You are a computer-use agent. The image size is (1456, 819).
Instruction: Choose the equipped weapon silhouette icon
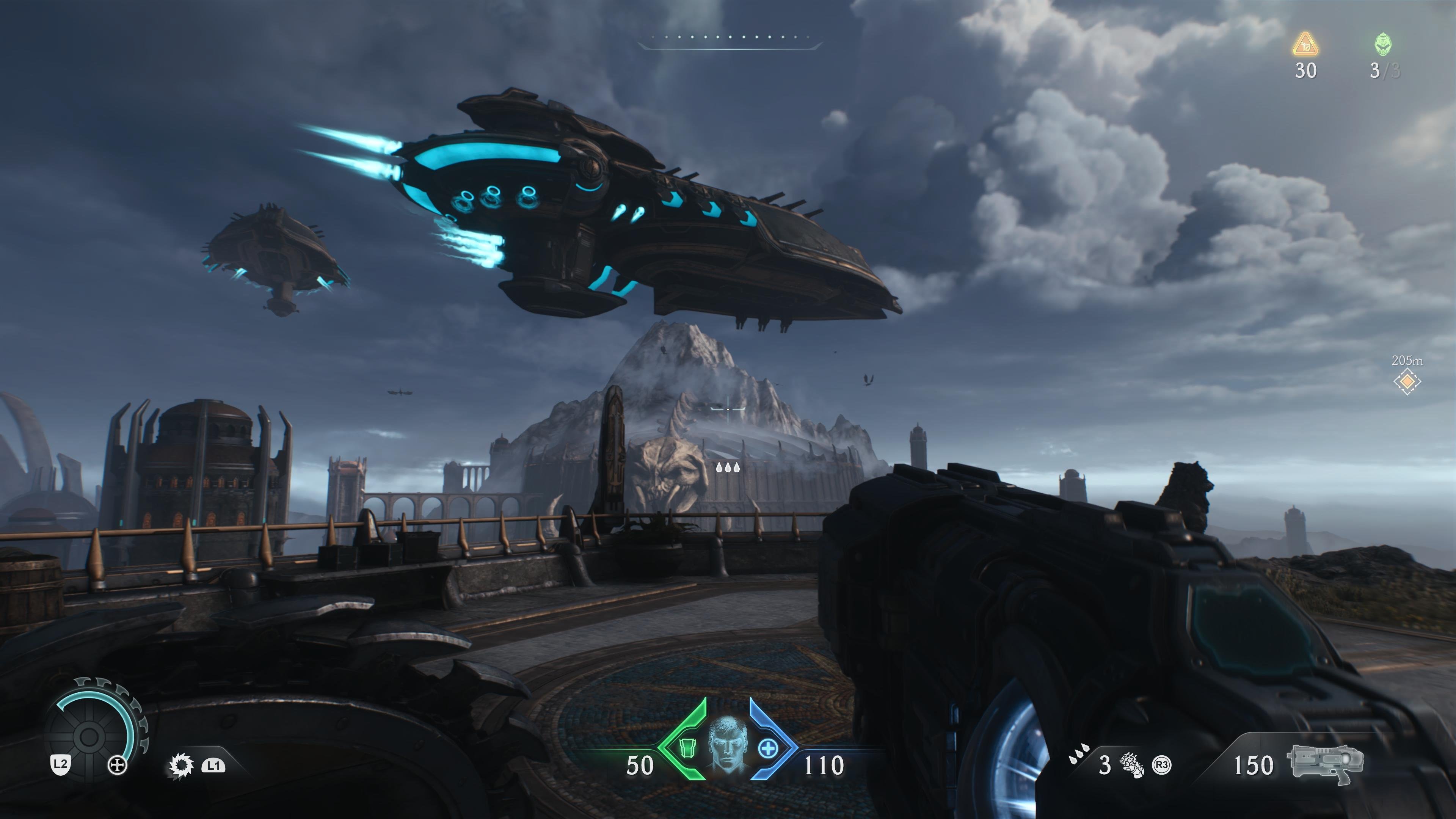click(1326, 763)
